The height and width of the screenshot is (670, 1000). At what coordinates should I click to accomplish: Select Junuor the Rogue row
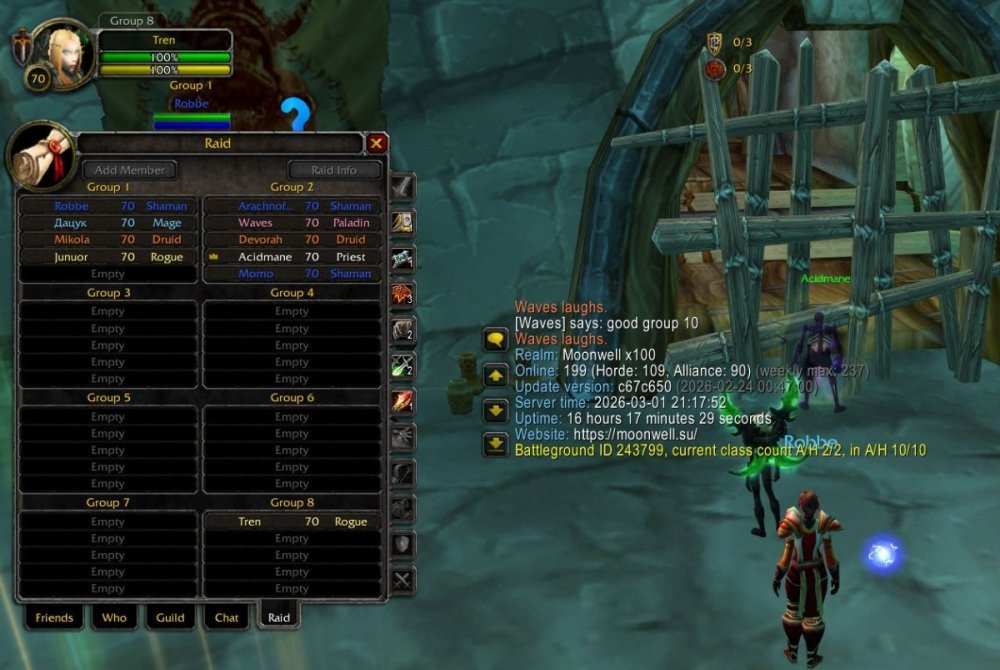pyautogui.click(x=108, y=257)
